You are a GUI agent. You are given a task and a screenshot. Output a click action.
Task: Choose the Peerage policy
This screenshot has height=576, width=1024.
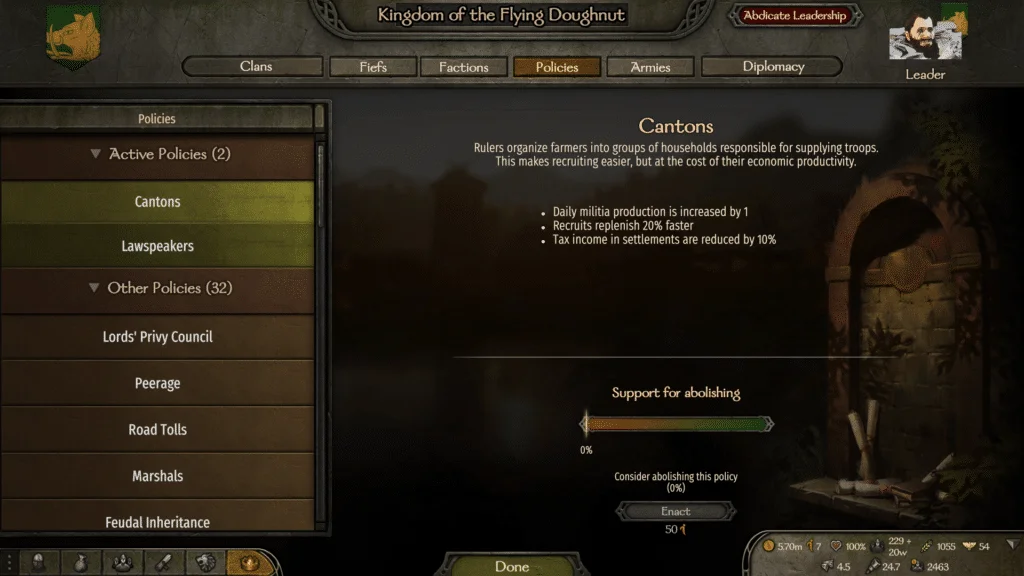click(158, 383)
